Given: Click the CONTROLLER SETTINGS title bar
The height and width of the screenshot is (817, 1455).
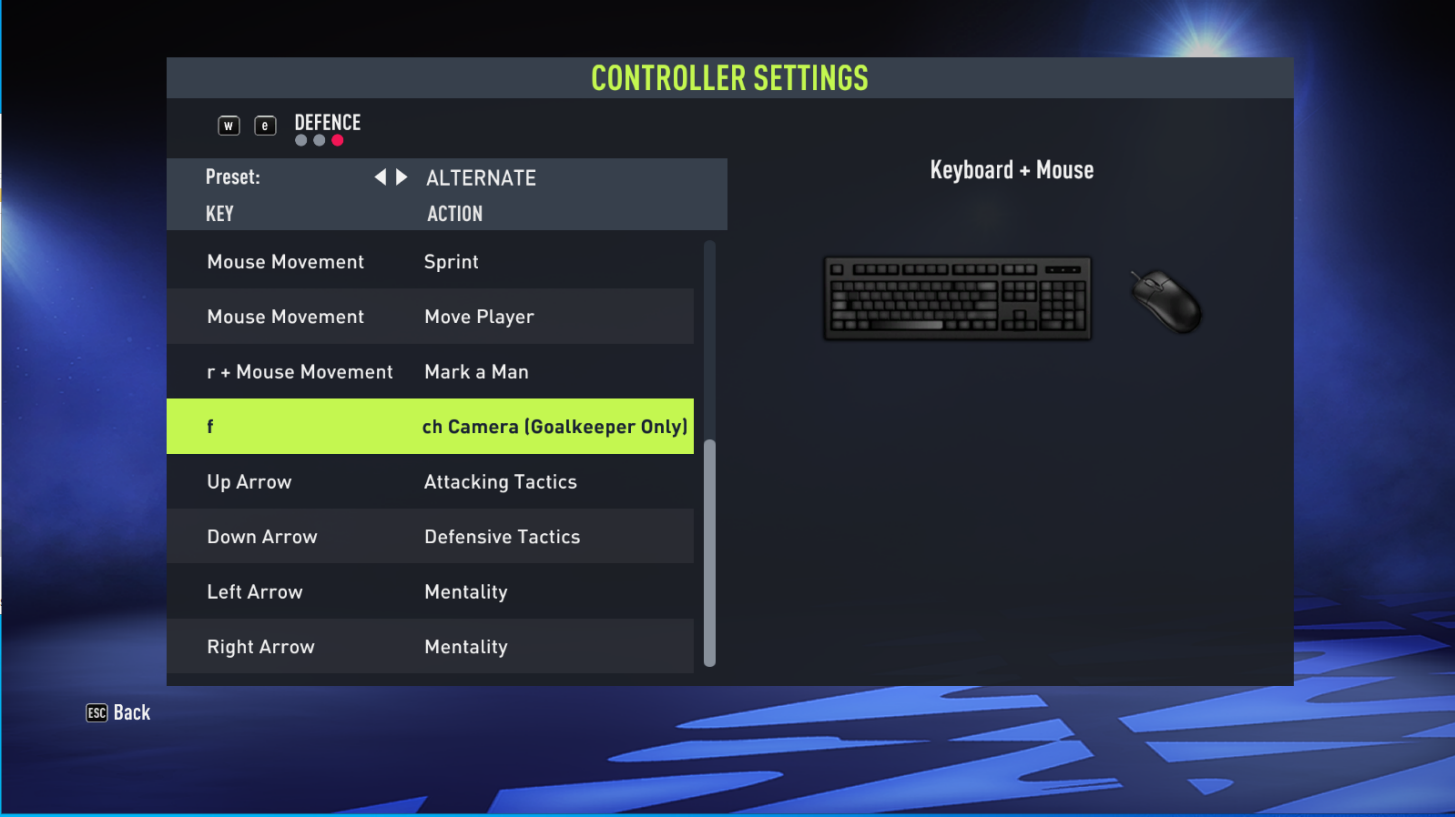Looking at the screenshot, I should click(x=729, y=78).
